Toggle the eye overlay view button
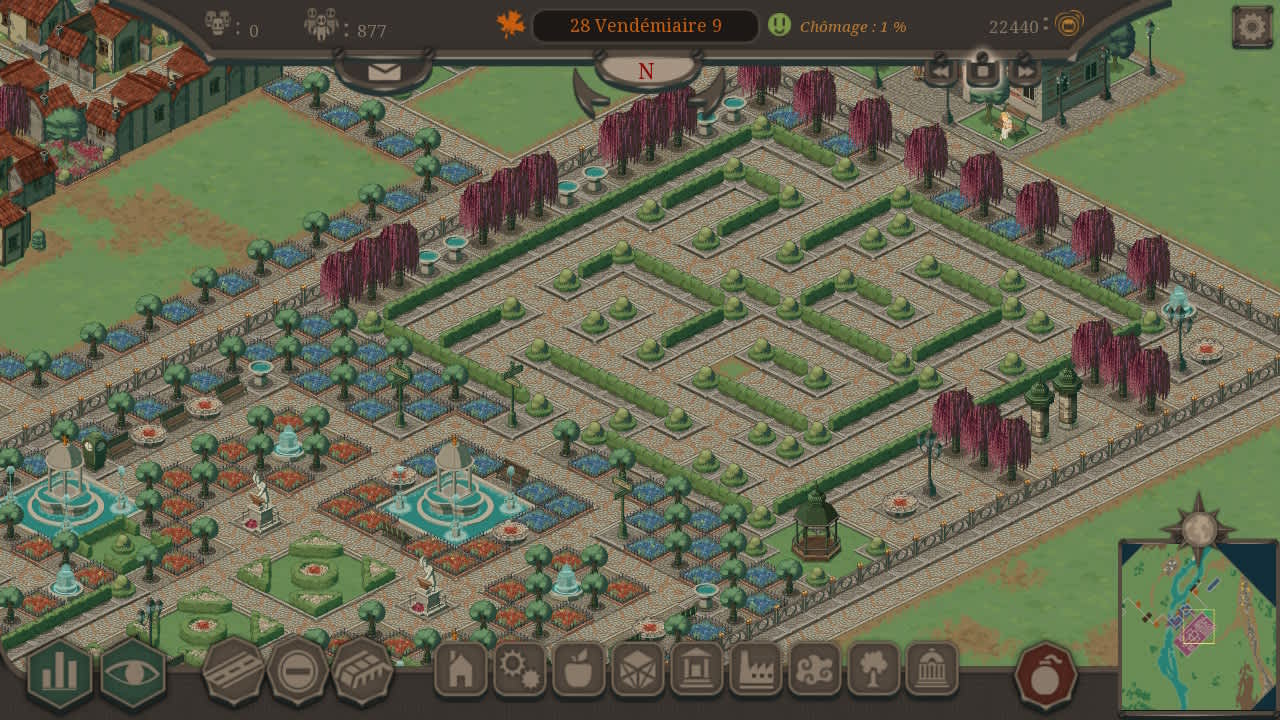Viewport: 1280px width, 720px height. [133, 673]
